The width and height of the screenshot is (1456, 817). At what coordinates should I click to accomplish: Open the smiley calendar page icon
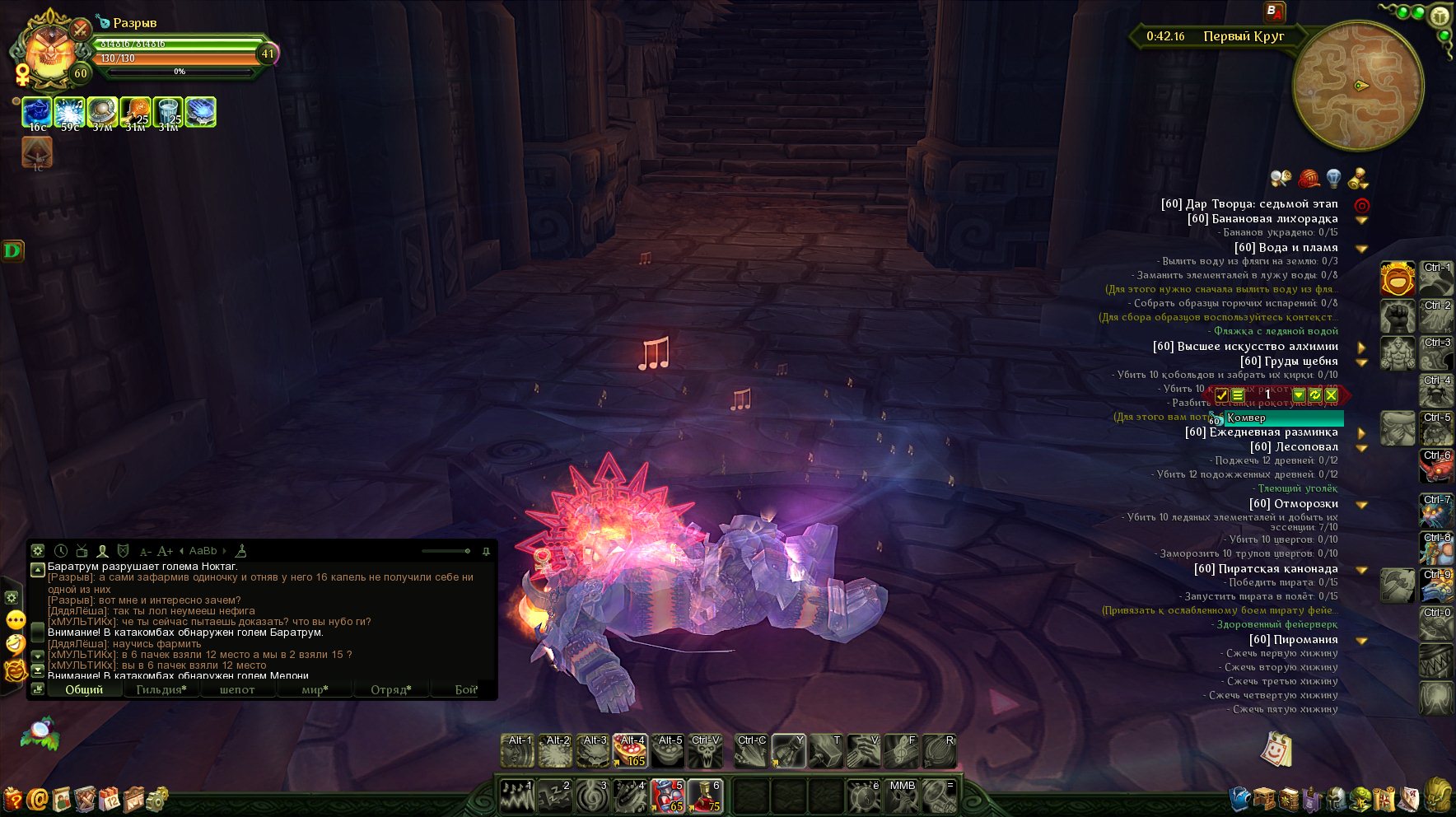pos(1276,749)
